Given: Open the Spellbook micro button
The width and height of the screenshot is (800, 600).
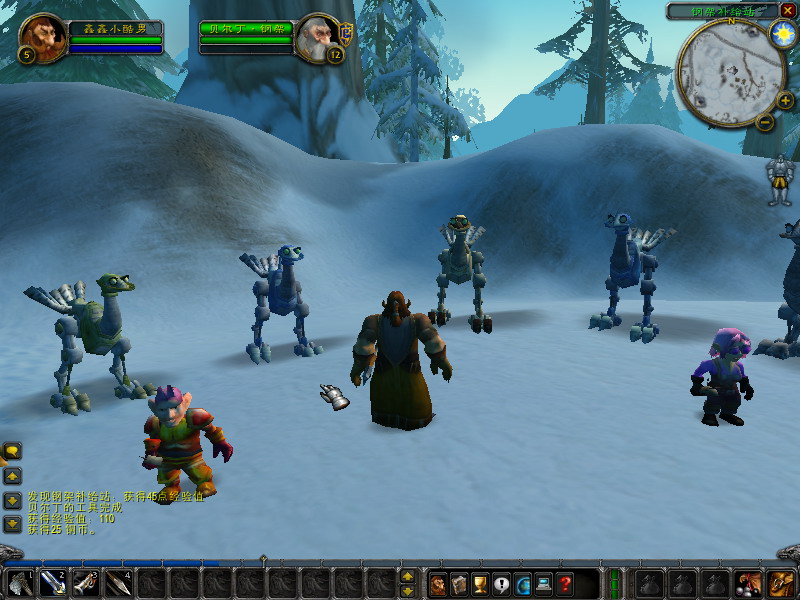Looking at the screenshot, I should [x=459, y=584].
